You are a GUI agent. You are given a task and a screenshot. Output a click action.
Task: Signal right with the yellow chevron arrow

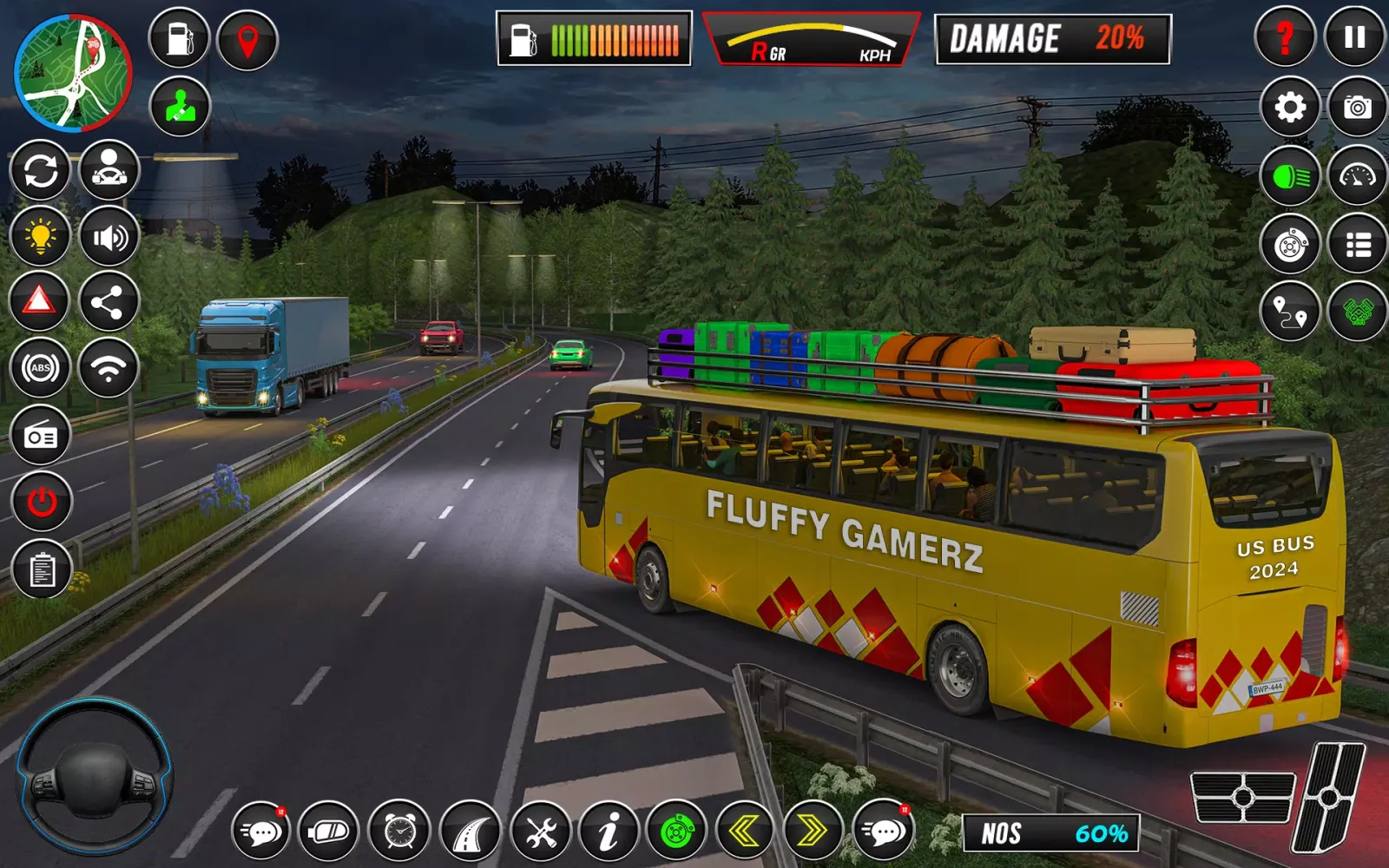[813, 832]
